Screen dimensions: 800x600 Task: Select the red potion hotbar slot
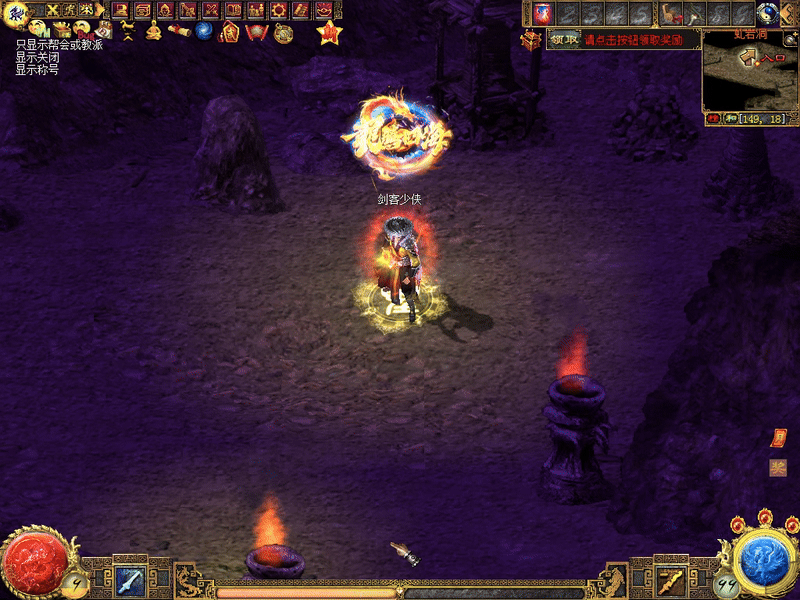[543, 13]
